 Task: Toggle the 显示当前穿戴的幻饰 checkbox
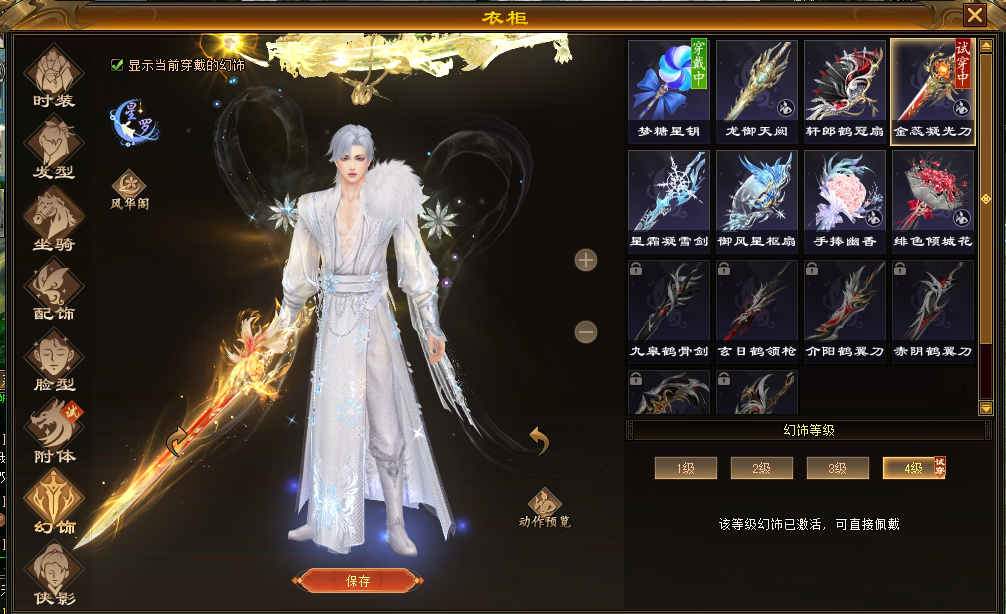(117, 65)
